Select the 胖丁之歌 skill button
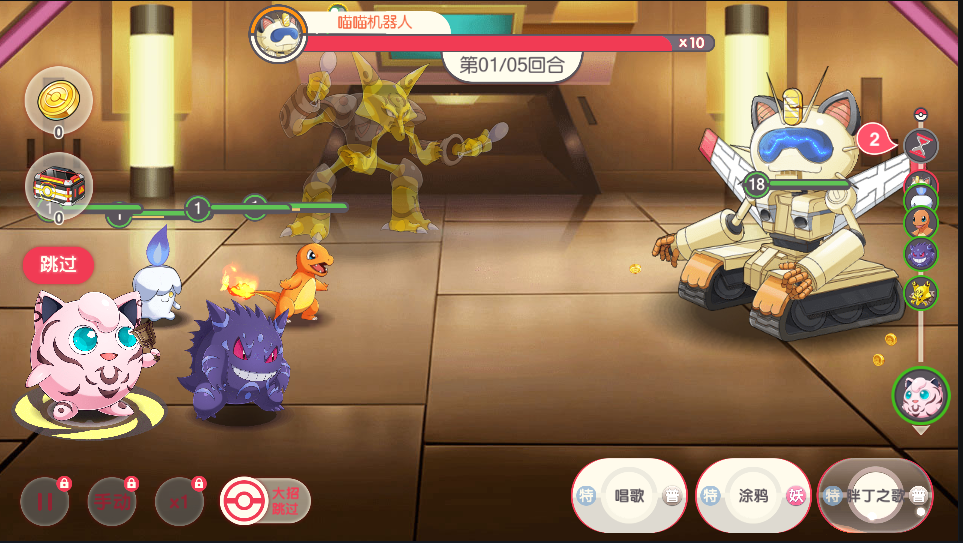 [875, 496]
